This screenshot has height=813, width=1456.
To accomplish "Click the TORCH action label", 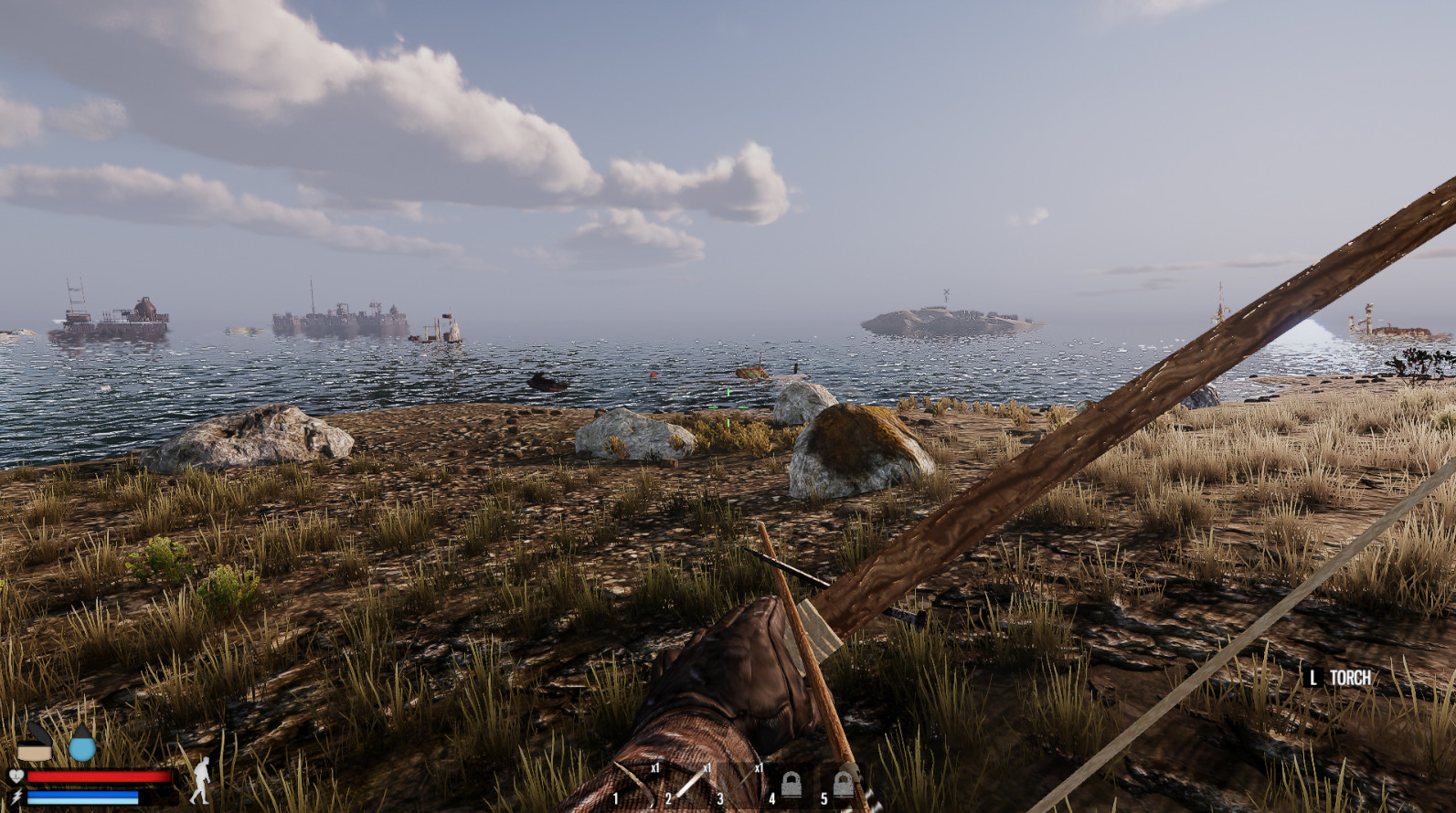I will tap(1351, 679).
